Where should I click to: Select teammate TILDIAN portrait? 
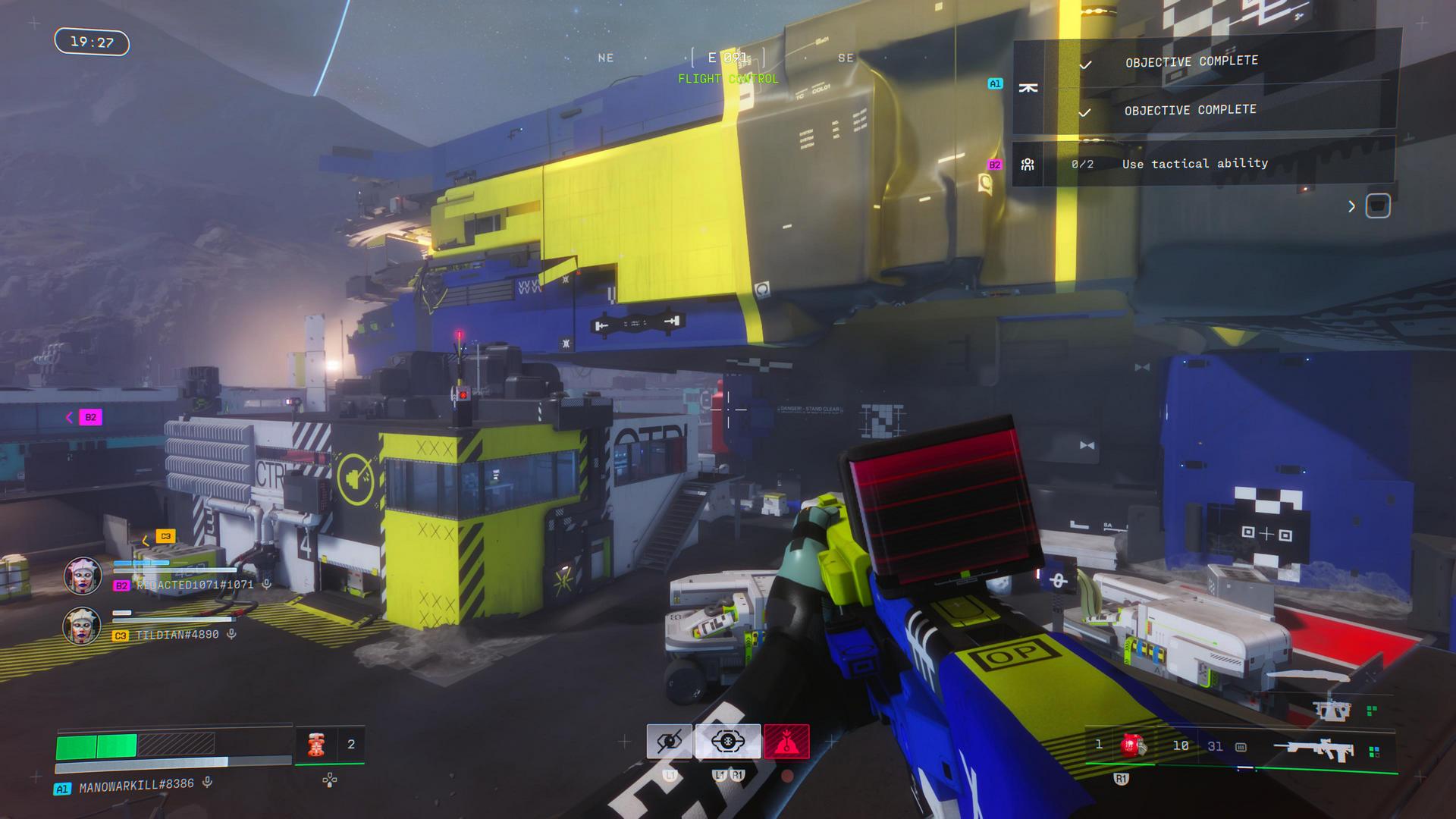(82, 626)
